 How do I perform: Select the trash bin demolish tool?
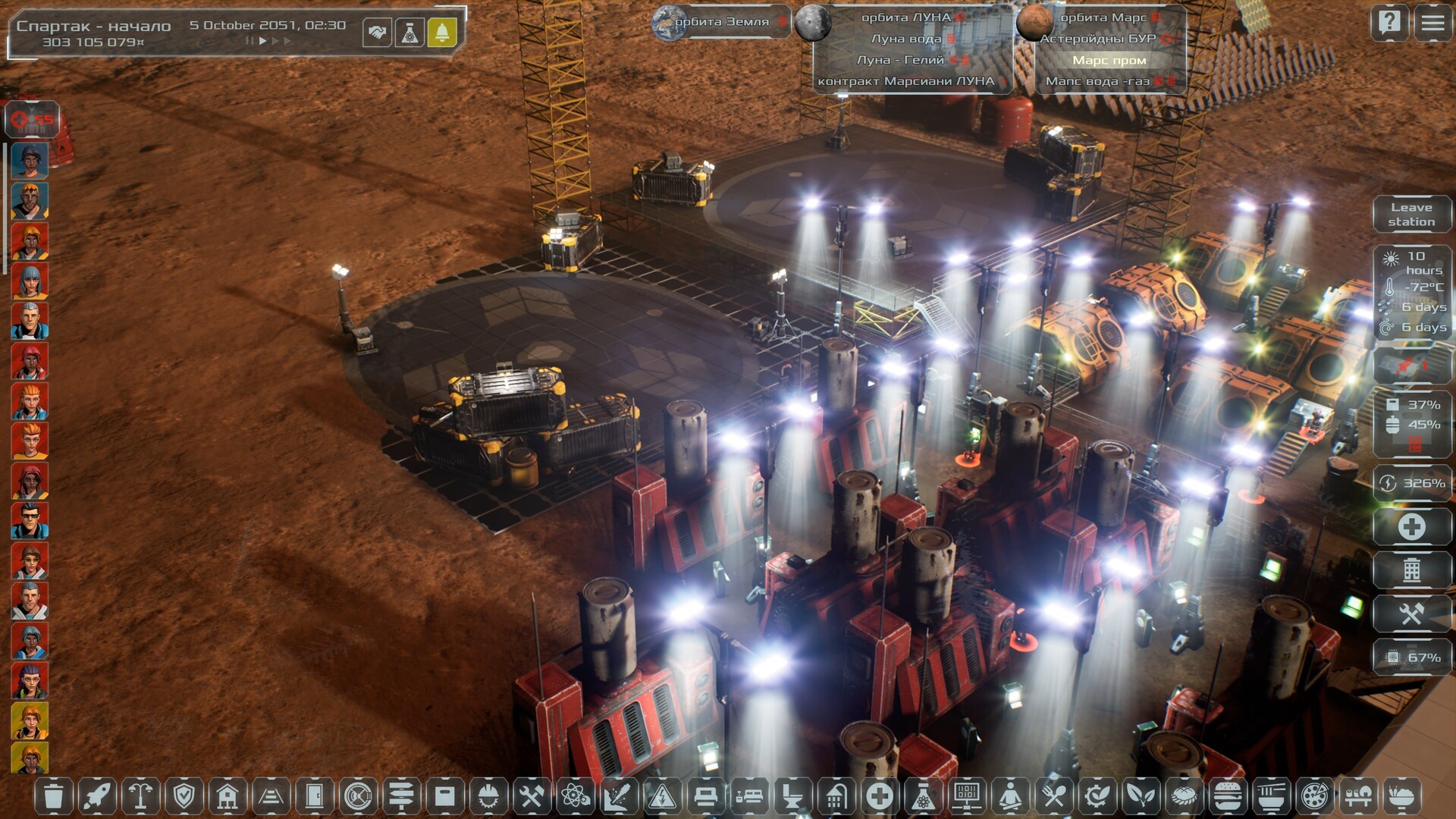[53, 796]
